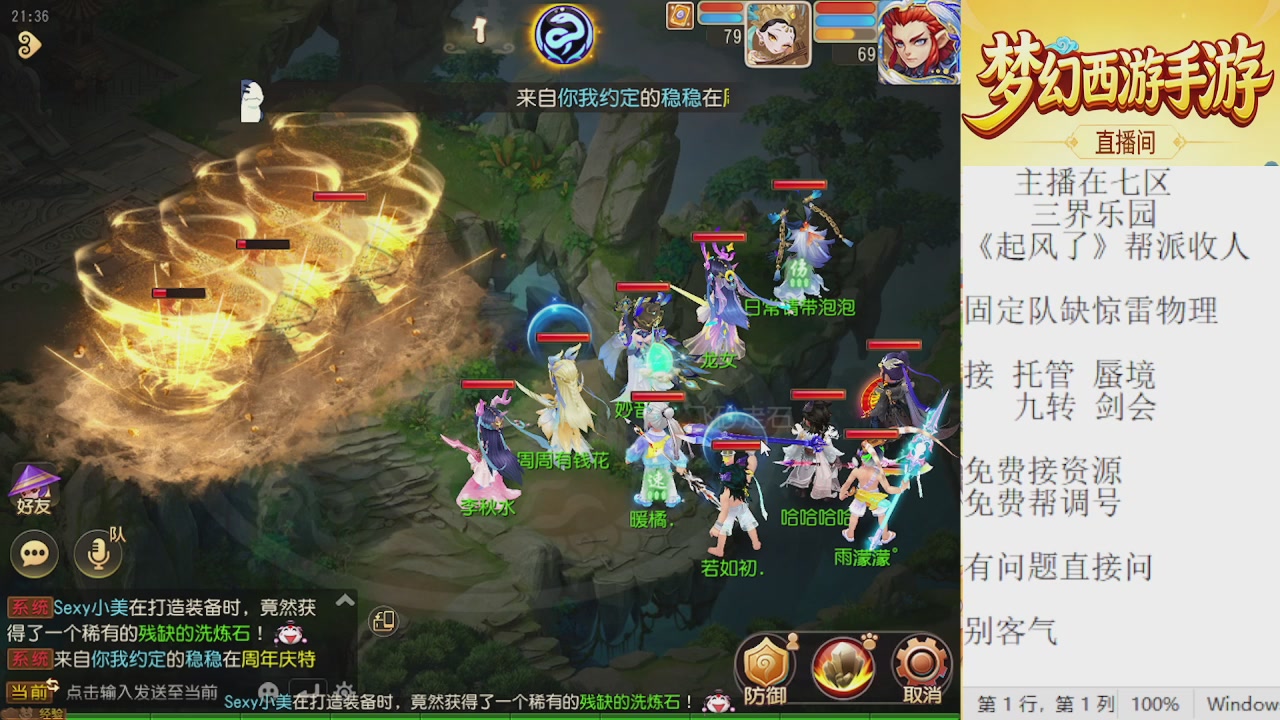Open the emoji picker beside the chat input
The width and height of the screenshot is (1280, 720).
coord(267,690)
